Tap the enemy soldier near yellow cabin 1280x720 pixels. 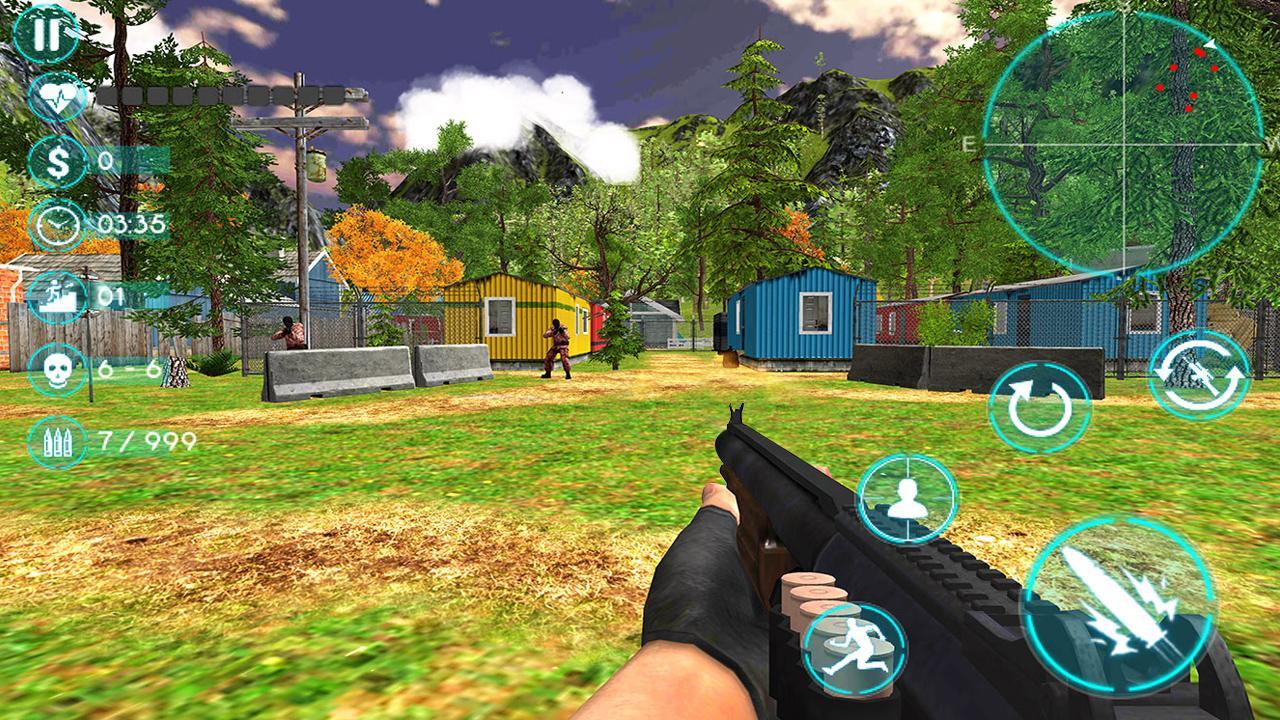[556, 345]
